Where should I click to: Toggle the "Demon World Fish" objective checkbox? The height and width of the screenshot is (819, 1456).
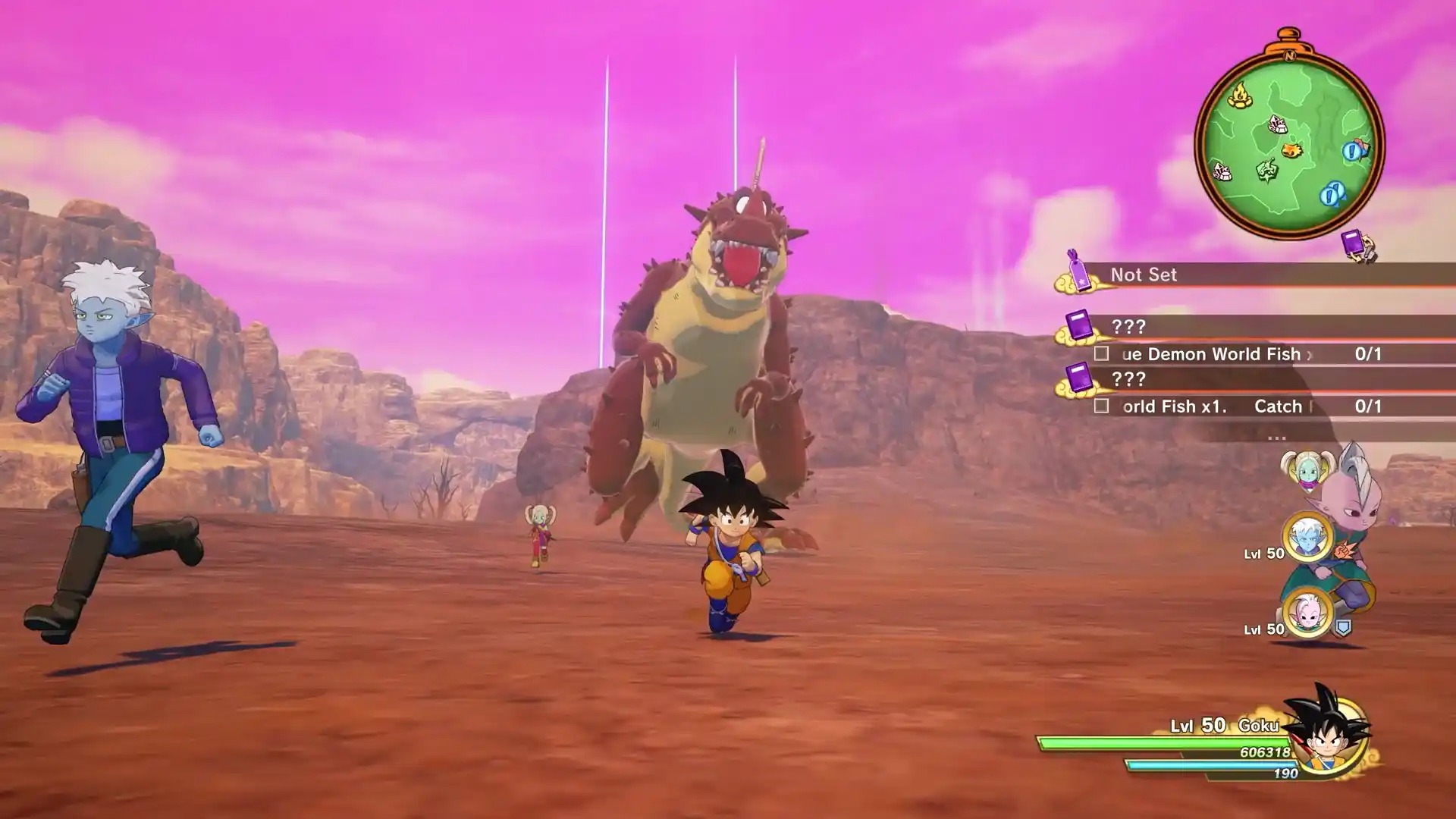[x=1101, y=354]
